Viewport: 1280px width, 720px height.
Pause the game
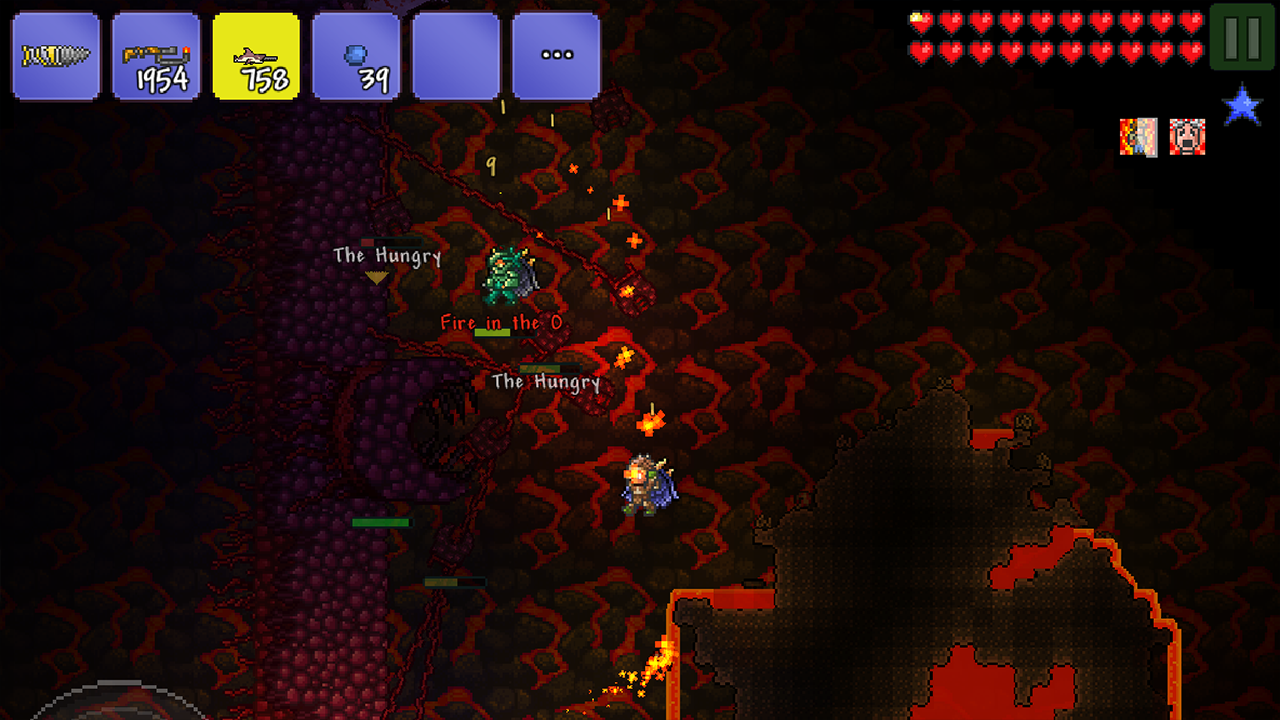pyautogui.click(x=1242, y=37)
